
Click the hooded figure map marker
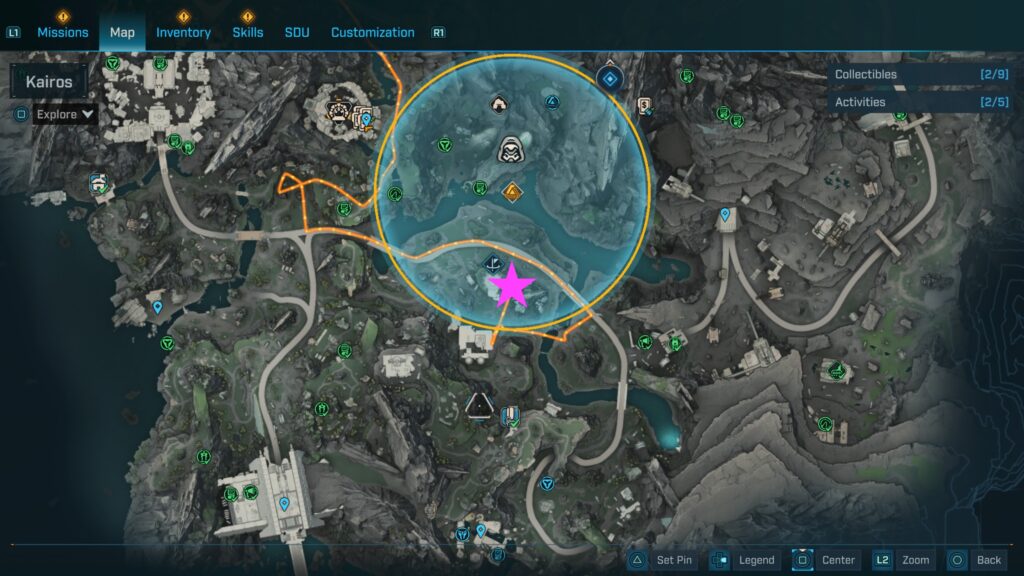click(509, 150)
